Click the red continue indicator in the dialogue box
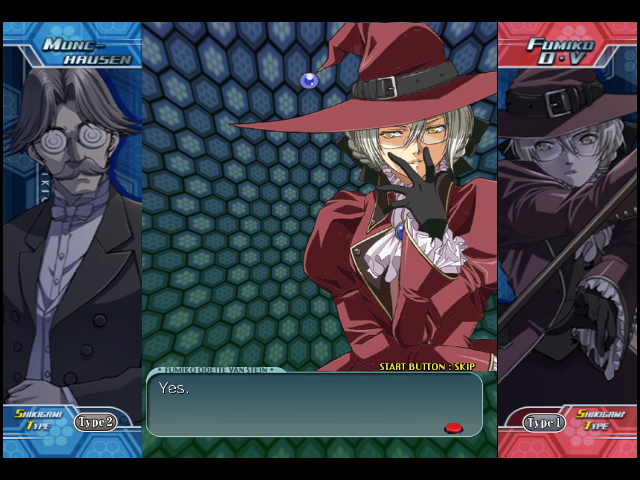640x480 pixels. [x=453, y=428]
